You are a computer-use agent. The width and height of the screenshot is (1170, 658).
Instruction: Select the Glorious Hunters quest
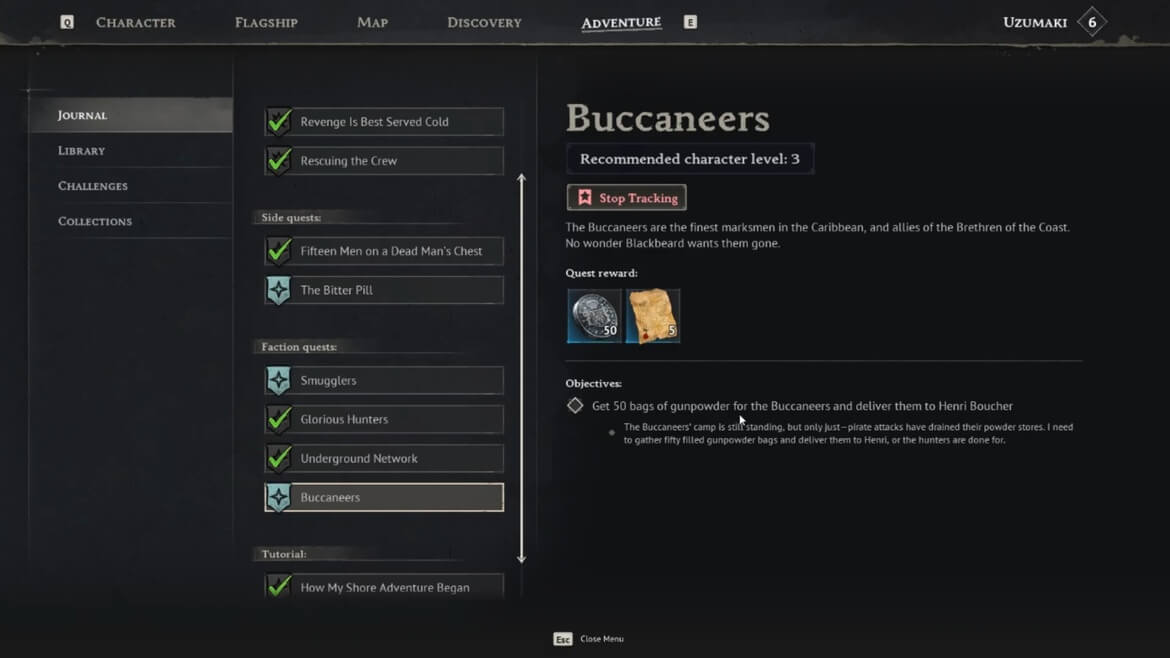click(384, 420)
